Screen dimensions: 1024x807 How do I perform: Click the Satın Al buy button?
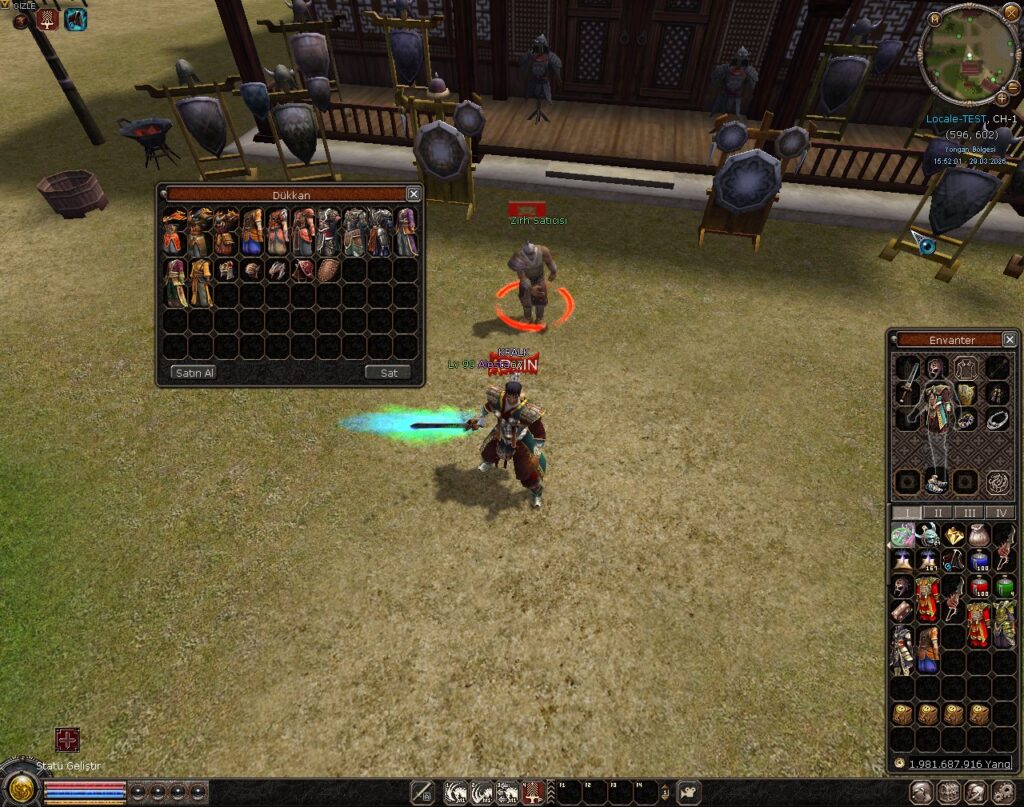pos(194,373)
